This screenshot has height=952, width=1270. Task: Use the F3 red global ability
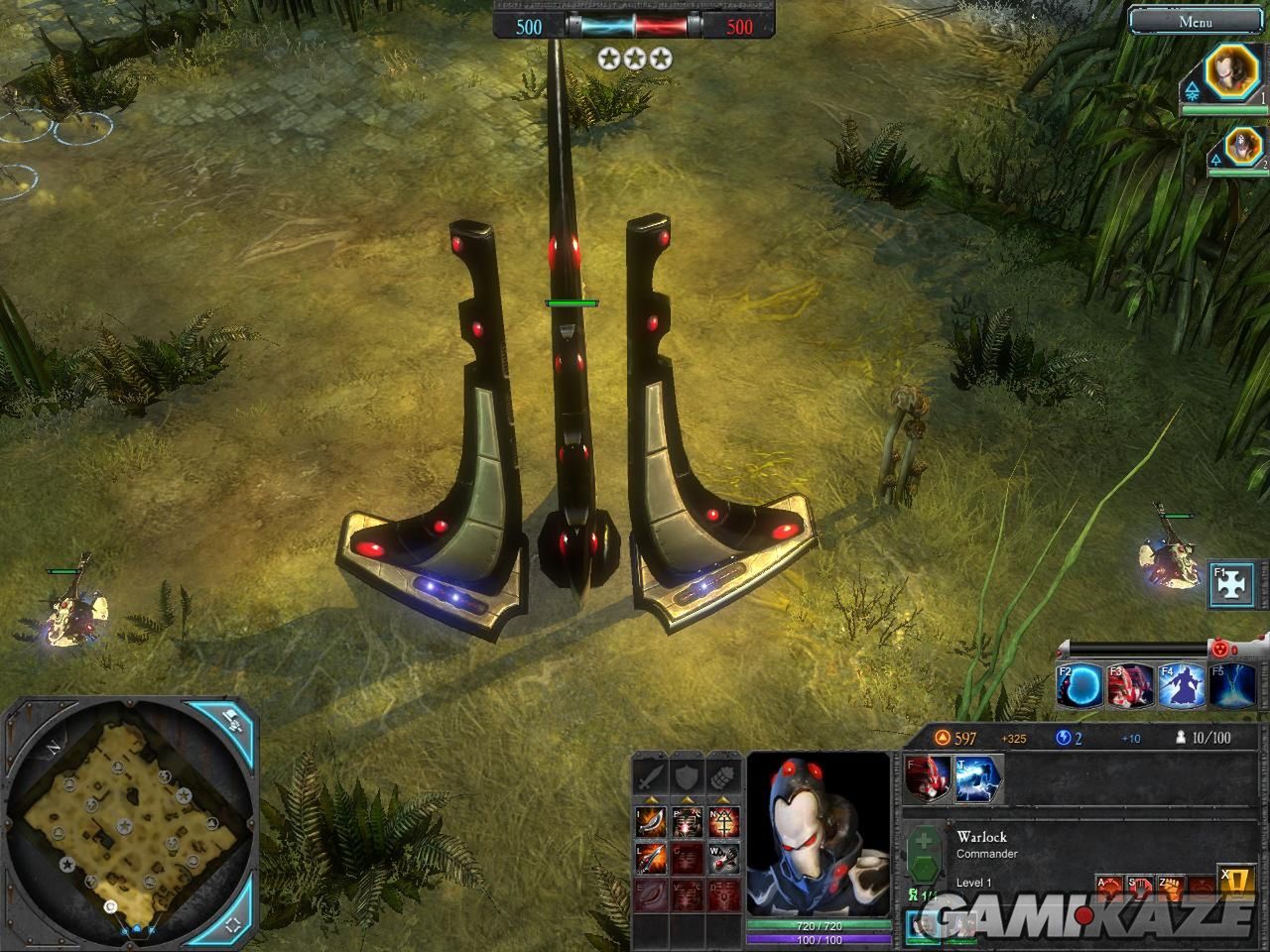[1131, 686]
